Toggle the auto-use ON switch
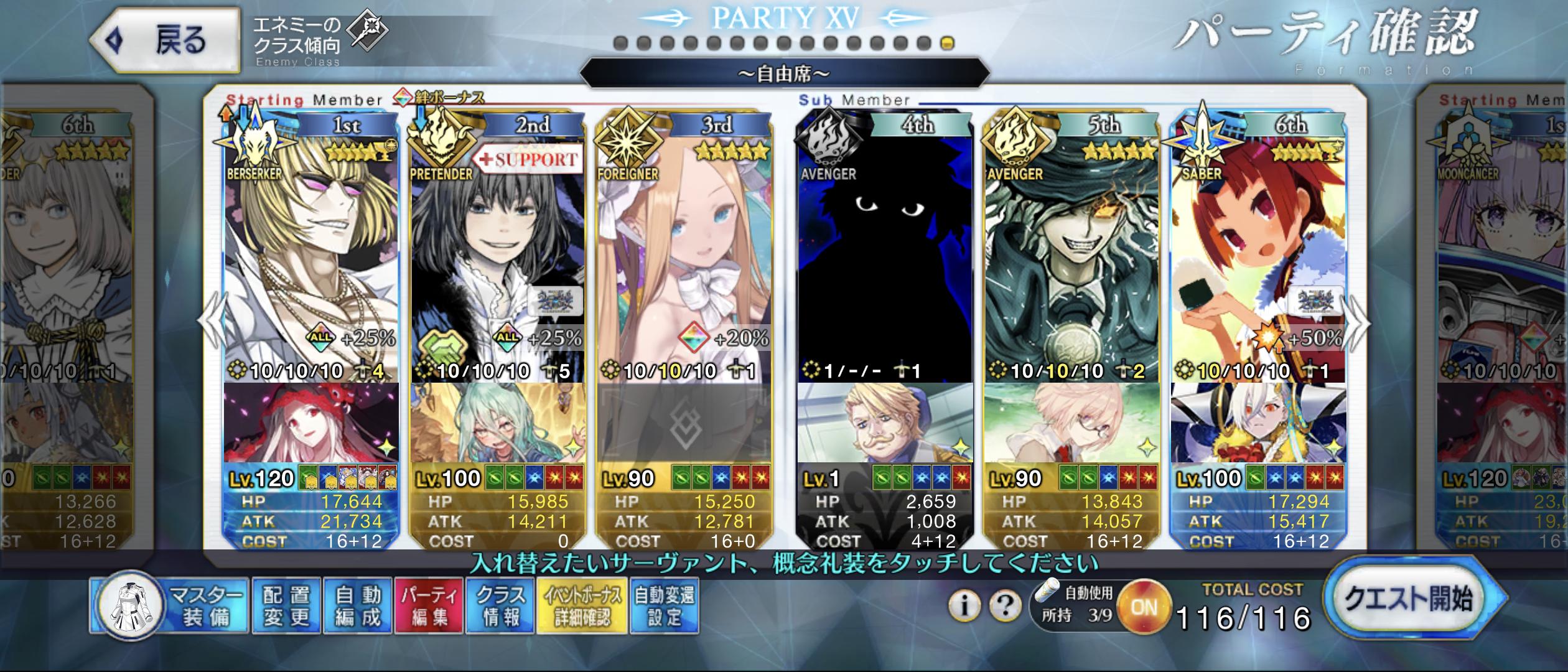Image resolution: width=1568 pixels, height=672 pixels. pyautogui.click(x=1142, y=607)
